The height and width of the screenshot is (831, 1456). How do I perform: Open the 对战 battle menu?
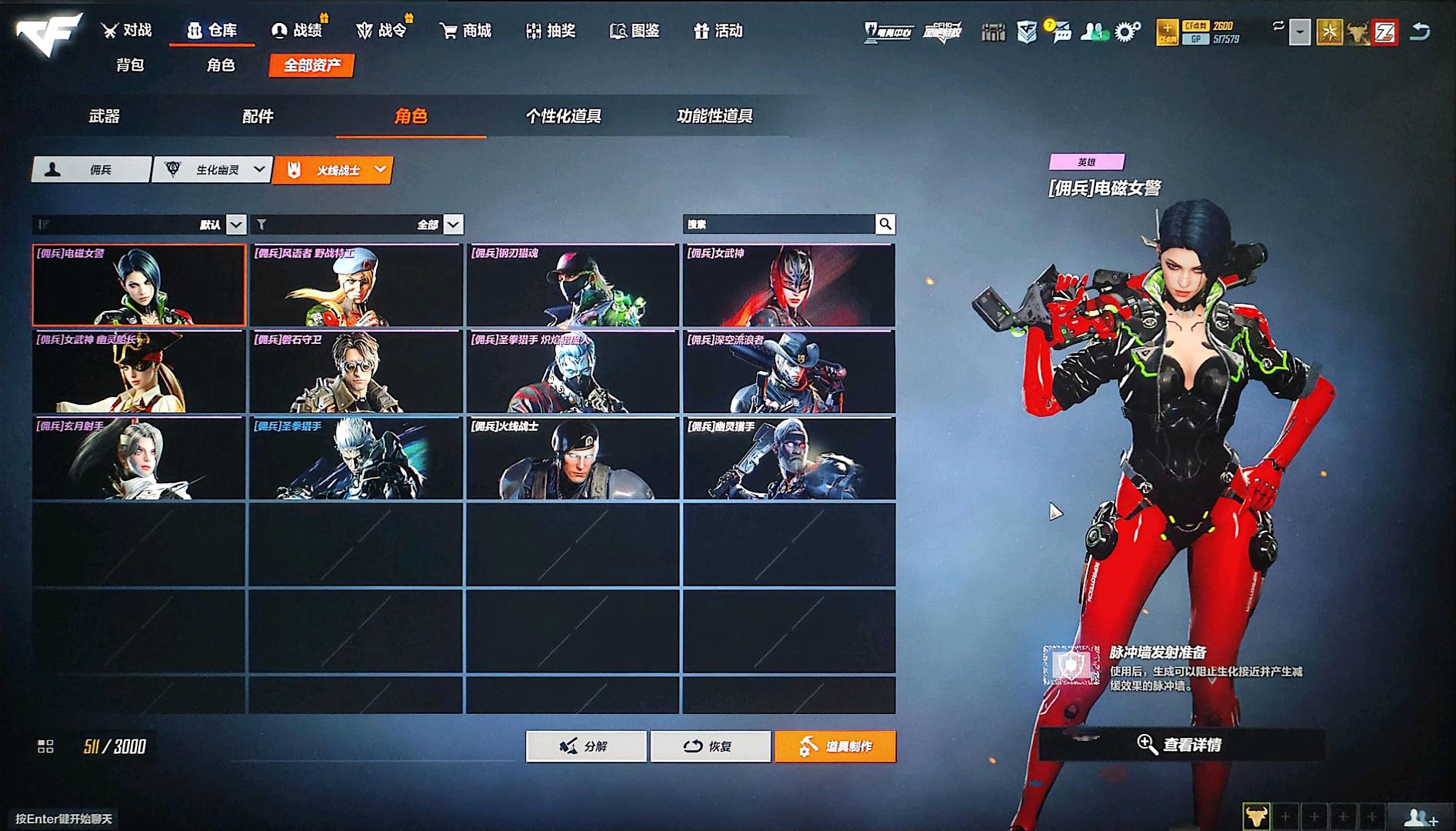[x=127, y=31]
